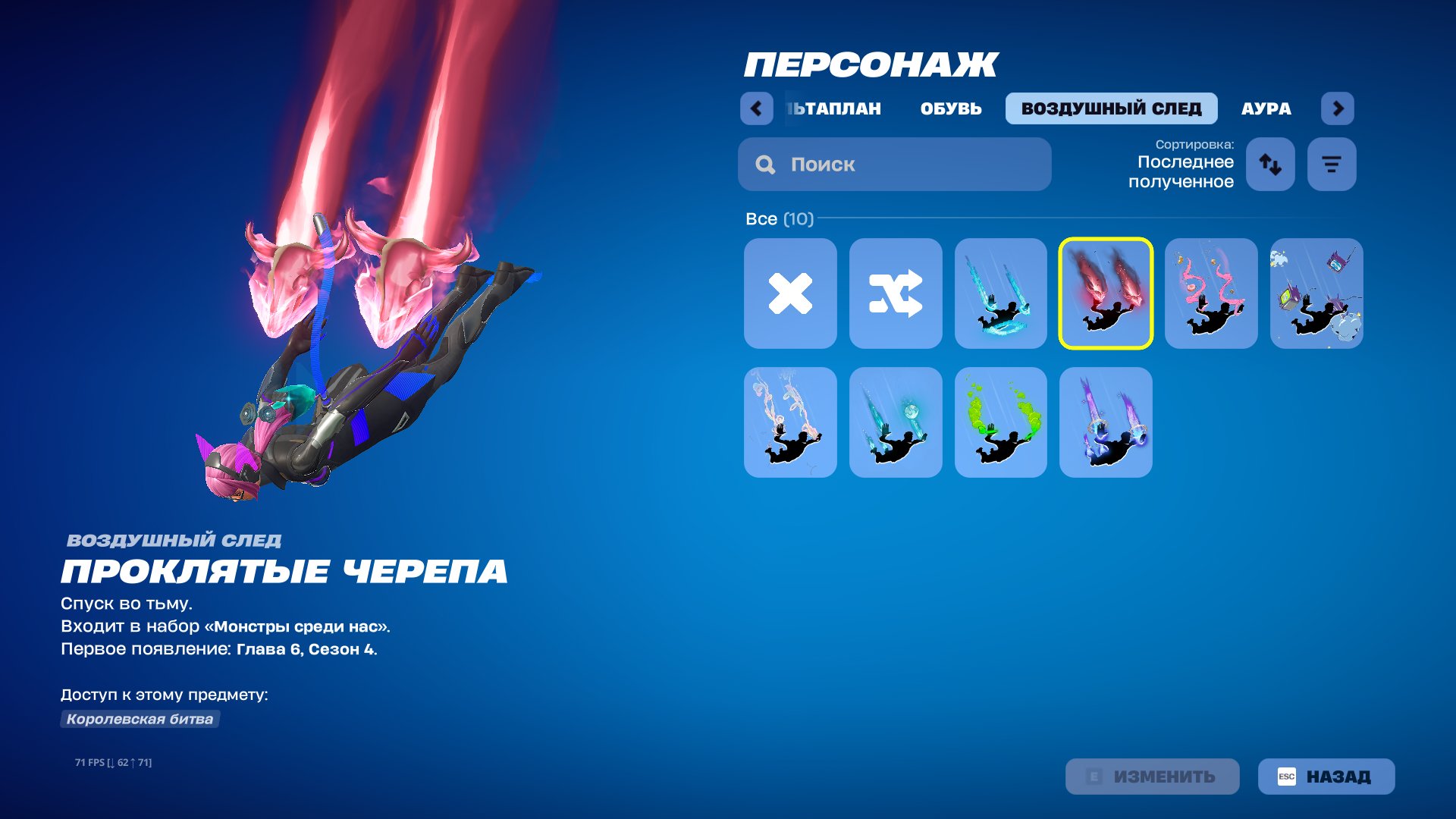Click the left arrow to see previous categories
1456x819 pixels.
(755, 108)
